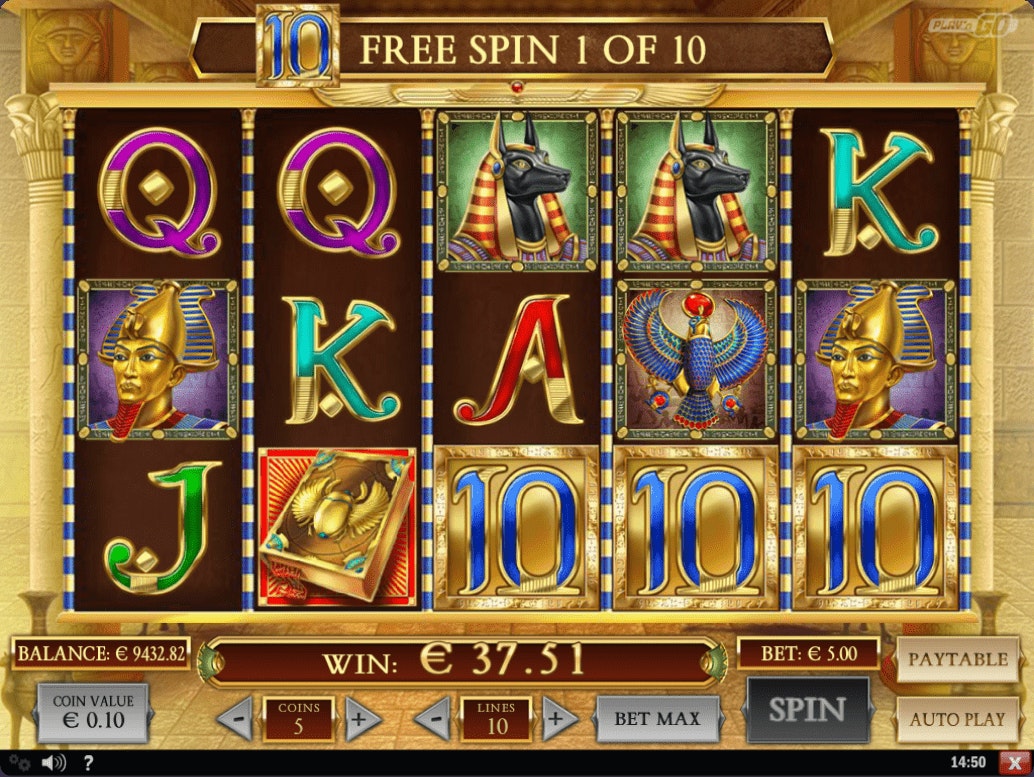Viewport: 1034px width, 777px height.
Task: Activate AUTO PLAY
Action: [957, 718]
